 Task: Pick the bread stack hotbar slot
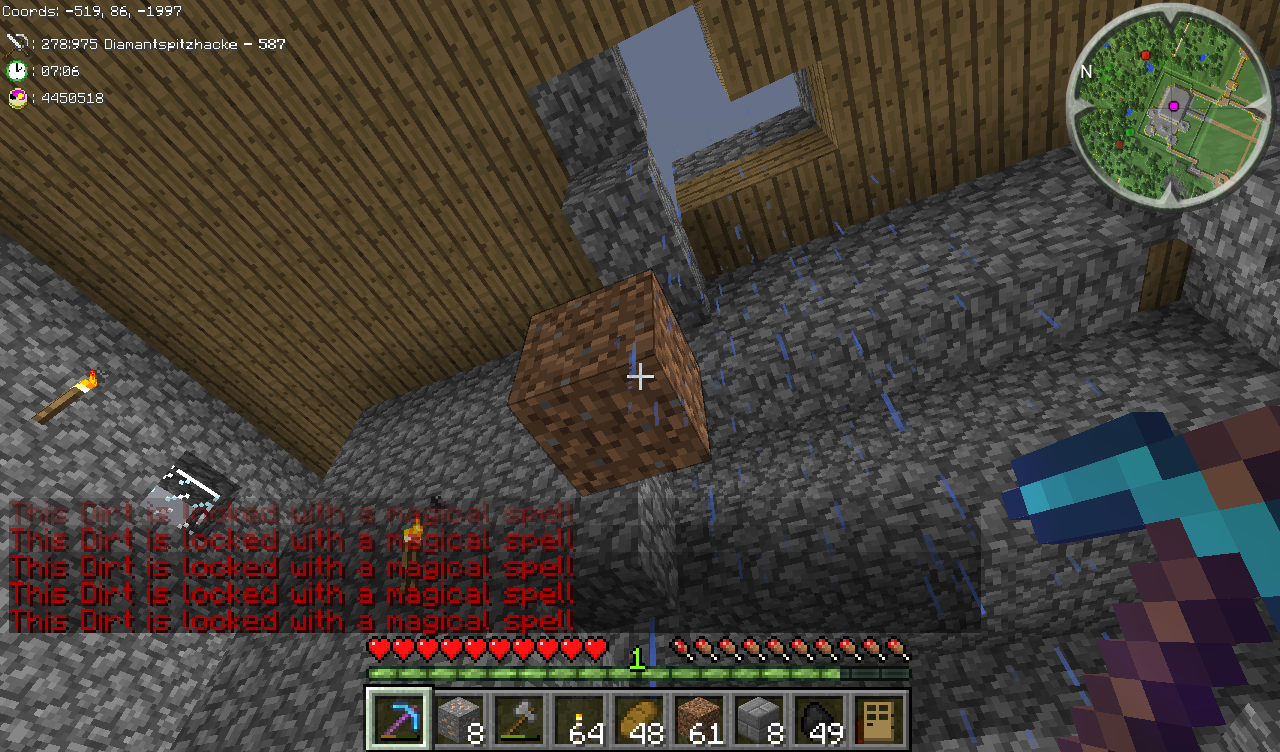pos(639,718)
